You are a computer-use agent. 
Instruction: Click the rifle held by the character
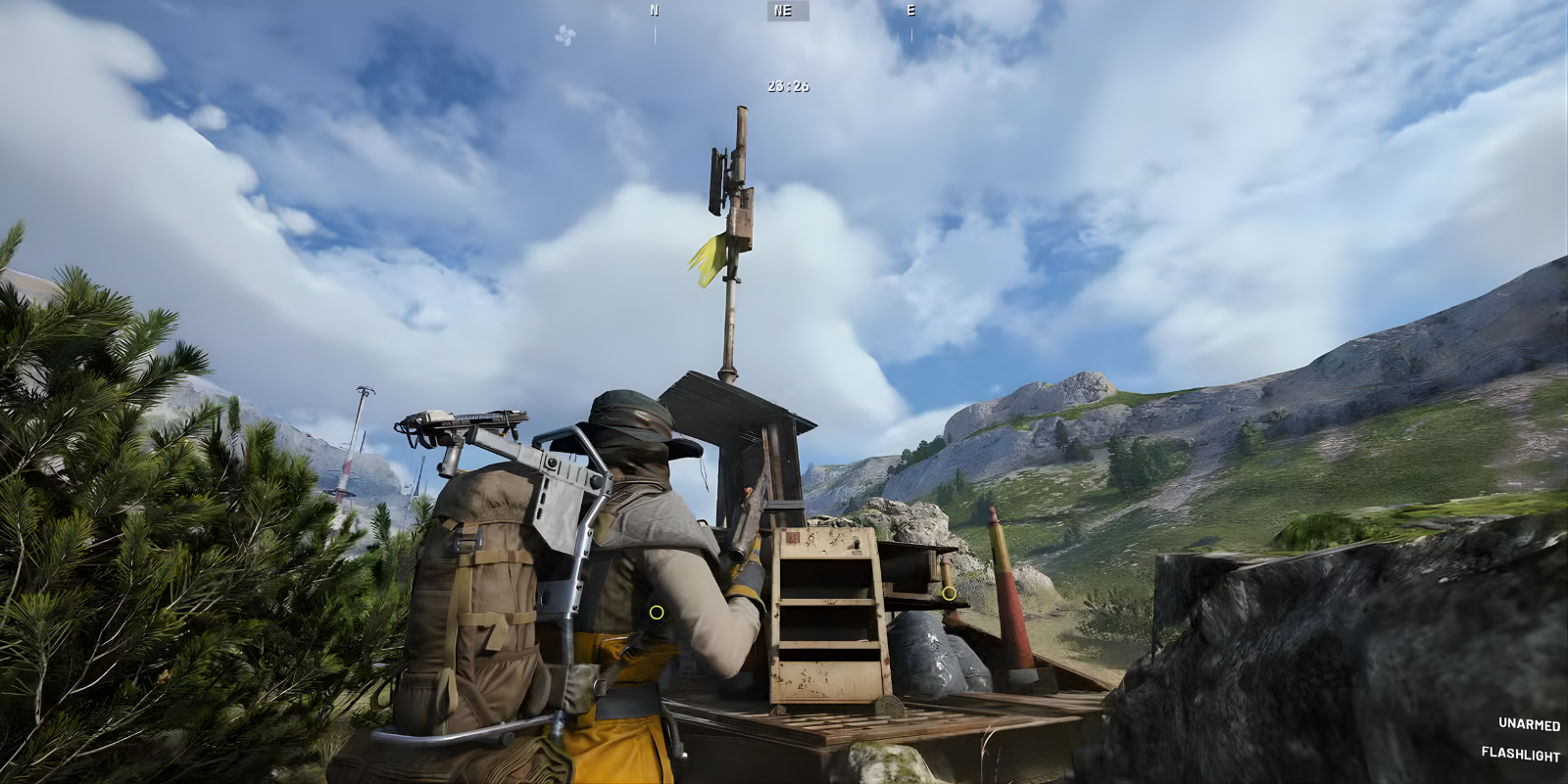click(745, 539)
